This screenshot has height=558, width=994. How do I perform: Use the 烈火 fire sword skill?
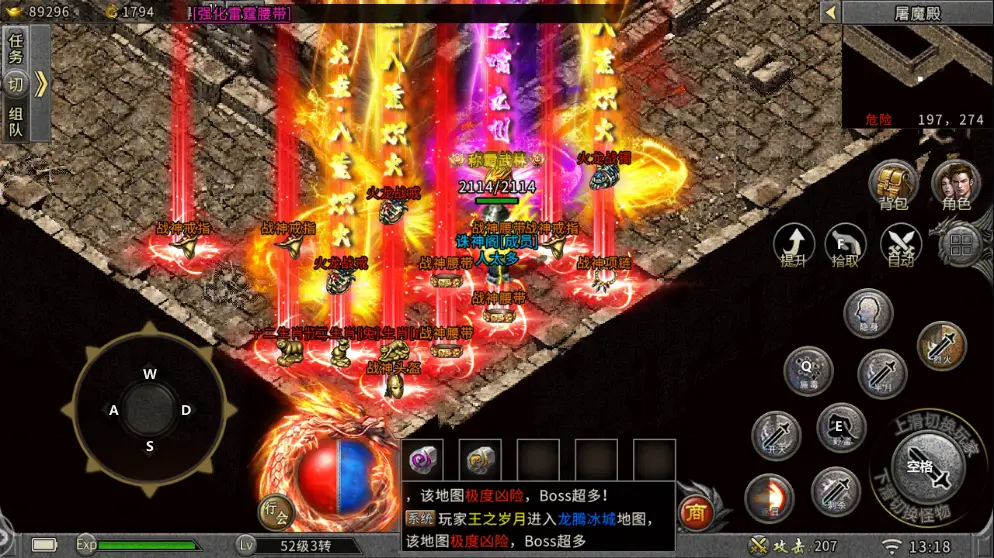point(941,345)
